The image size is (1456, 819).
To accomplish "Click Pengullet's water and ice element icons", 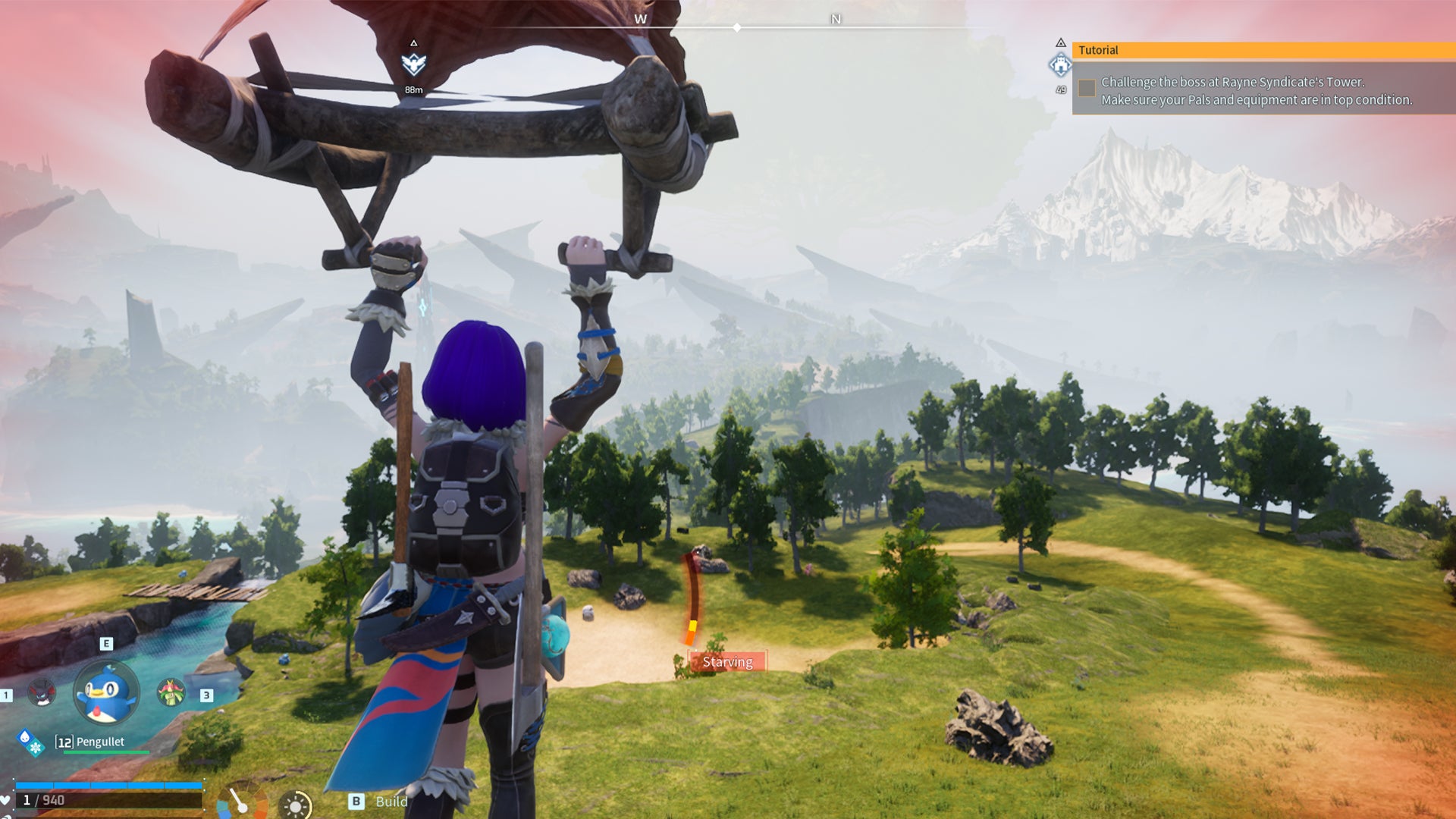I will click(x=31, y=742).
